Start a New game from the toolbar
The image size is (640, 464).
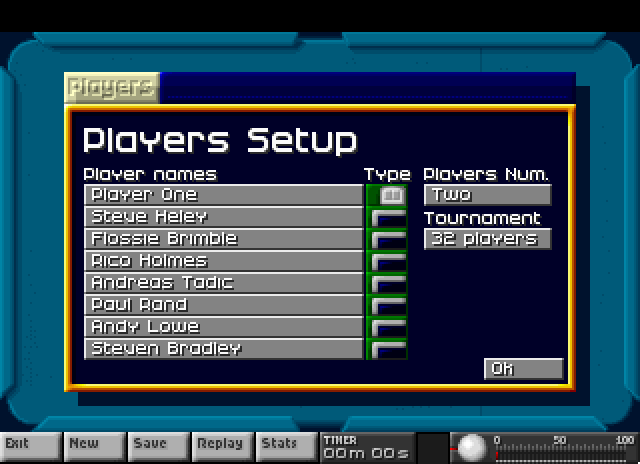point(95,445)
